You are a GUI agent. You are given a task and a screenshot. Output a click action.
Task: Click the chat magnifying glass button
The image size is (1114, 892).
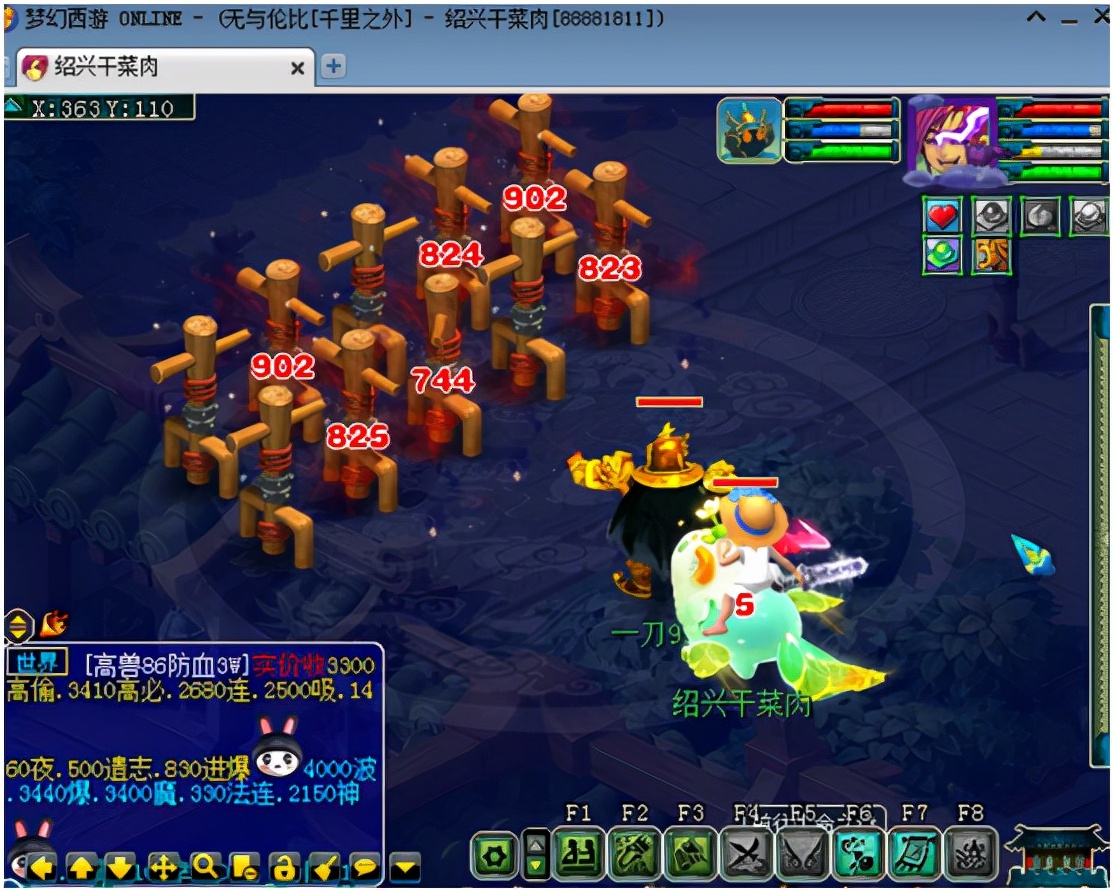(205, 867)
